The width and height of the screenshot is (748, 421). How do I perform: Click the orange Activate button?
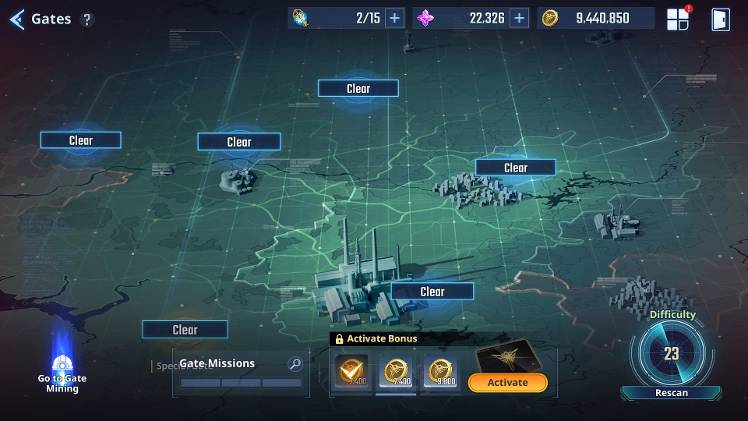pos(507,382)
